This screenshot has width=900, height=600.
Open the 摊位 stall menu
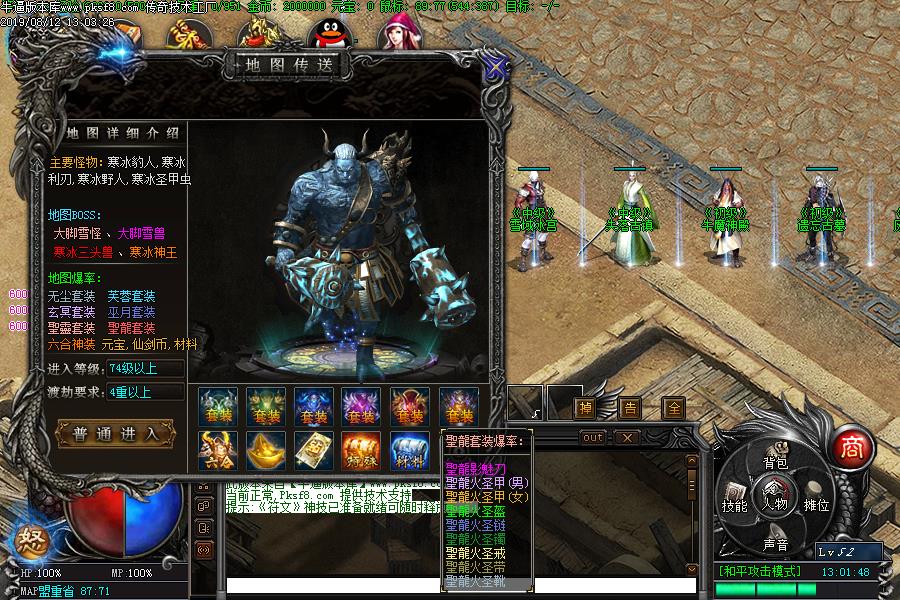coord(817,505)
